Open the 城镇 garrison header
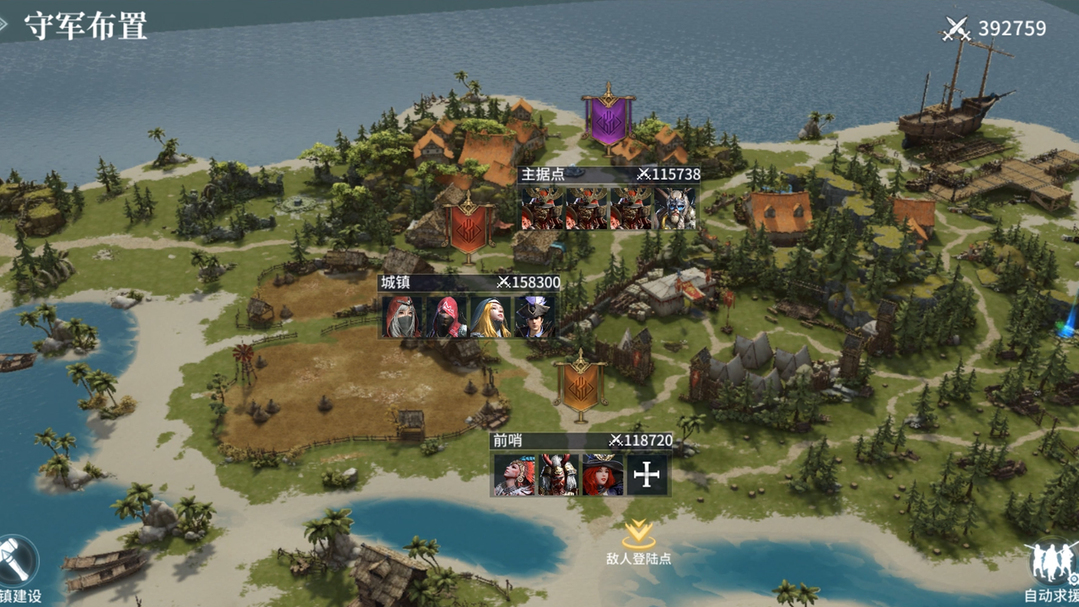The image size is (1079, 607). (x=469, y=283)
